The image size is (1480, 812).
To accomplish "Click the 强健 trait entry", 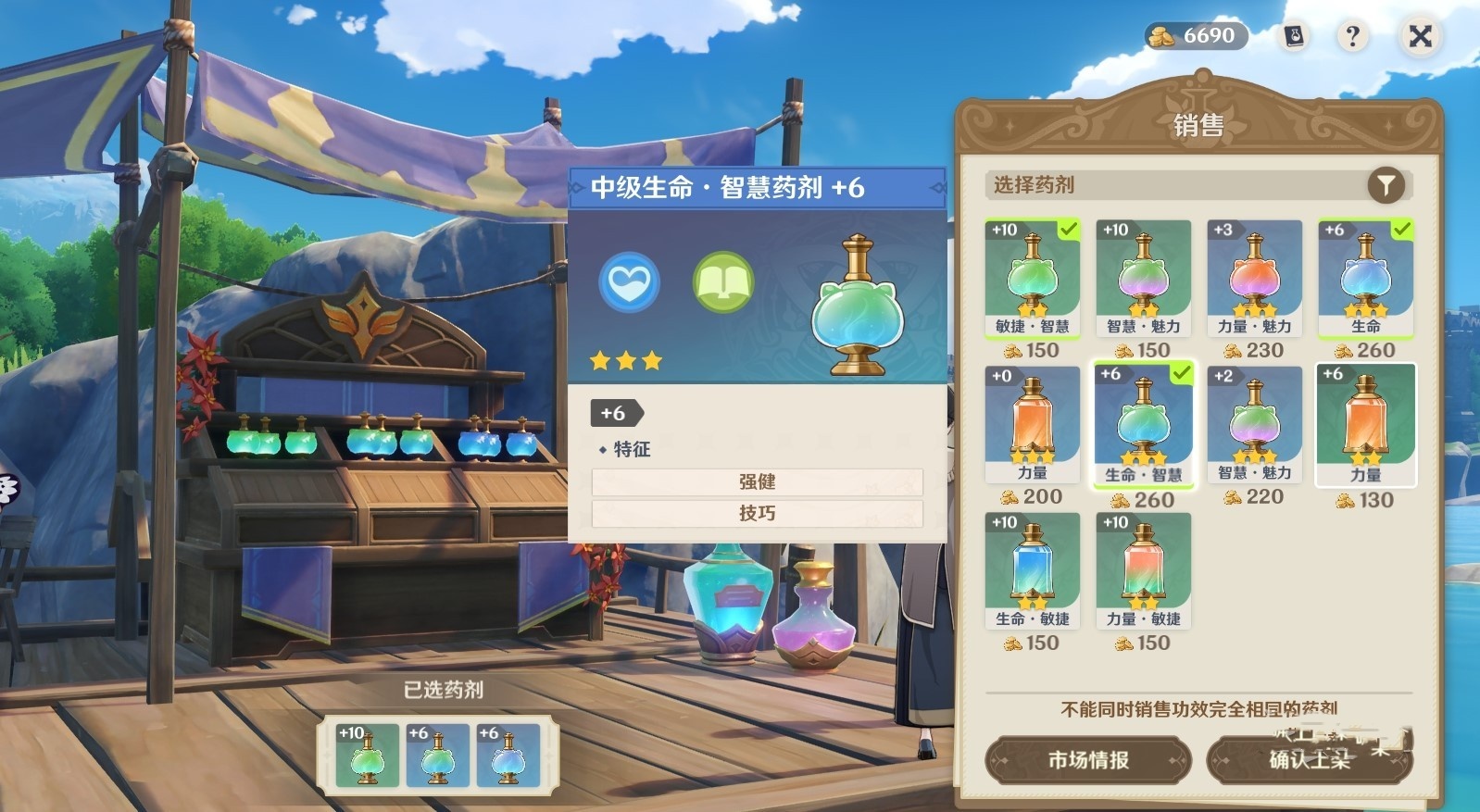I will pos(757,481).
